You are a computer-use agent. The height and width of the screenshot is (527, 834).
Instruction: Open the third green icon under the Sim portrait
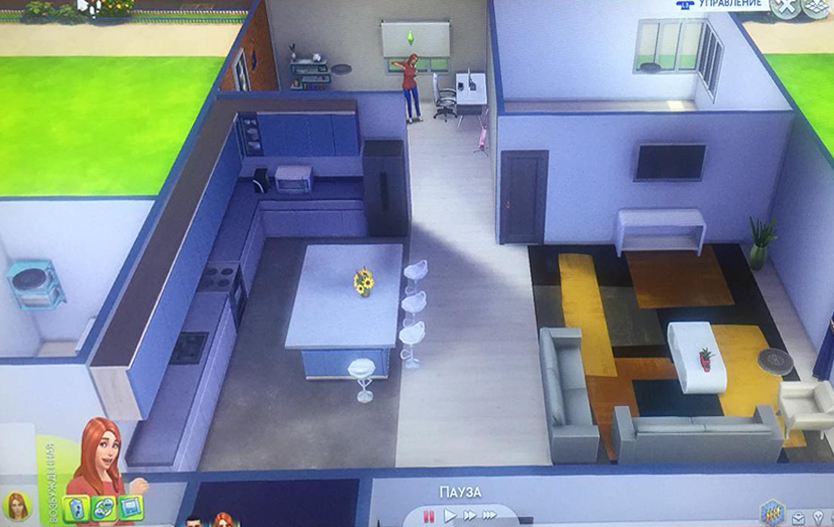click(x=130, y=508)
